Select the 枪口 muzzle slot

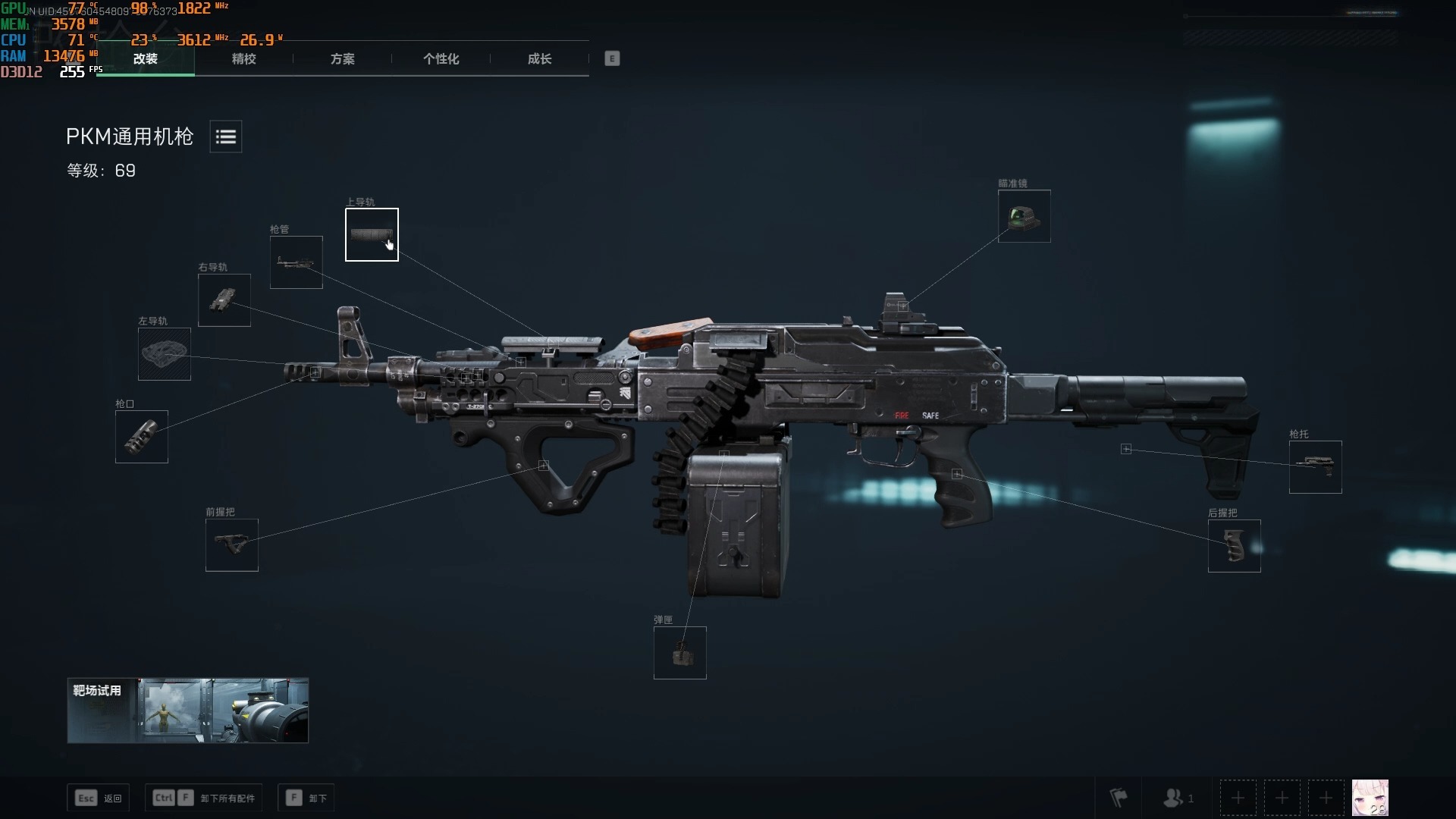tap(142, 437)
